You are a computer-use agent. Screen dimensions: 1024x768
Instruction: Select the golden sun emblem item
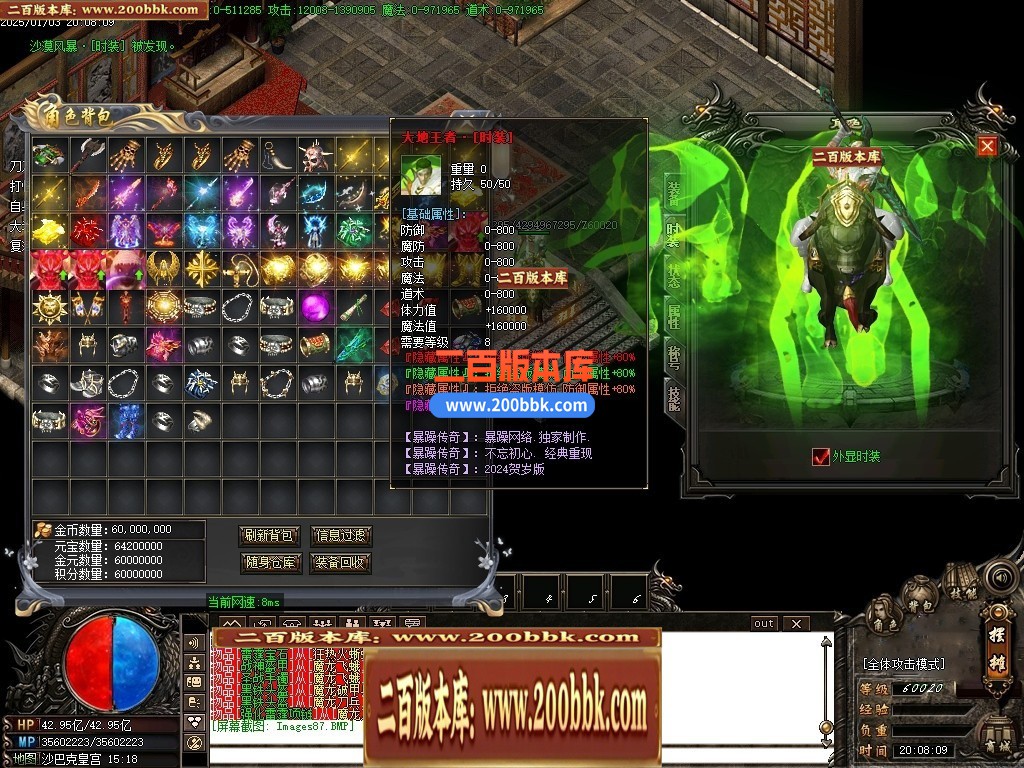pyautogui.click(x=47, y=306)
